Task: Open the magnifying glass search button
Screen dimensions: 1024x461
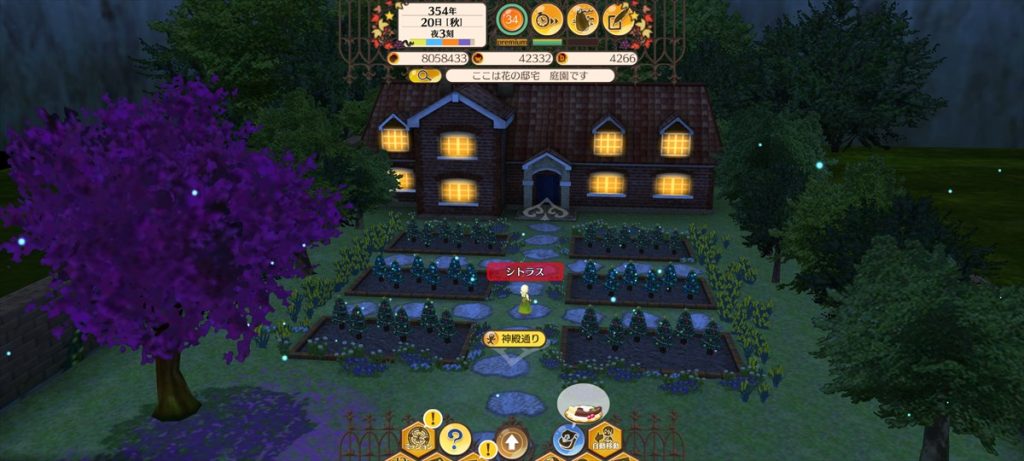Action: [x=424, y=75]
